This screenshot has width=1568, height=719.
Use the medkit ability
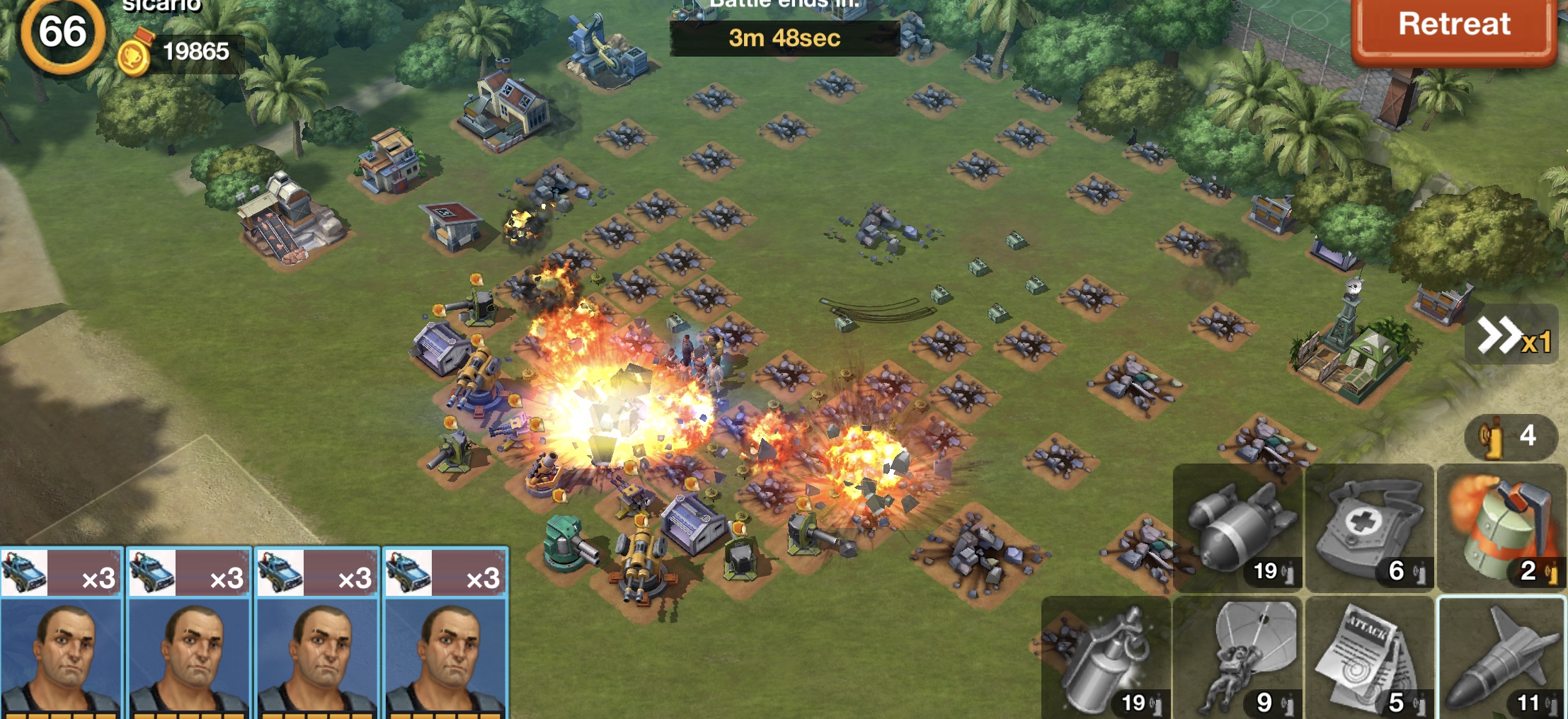(1369, 528)
